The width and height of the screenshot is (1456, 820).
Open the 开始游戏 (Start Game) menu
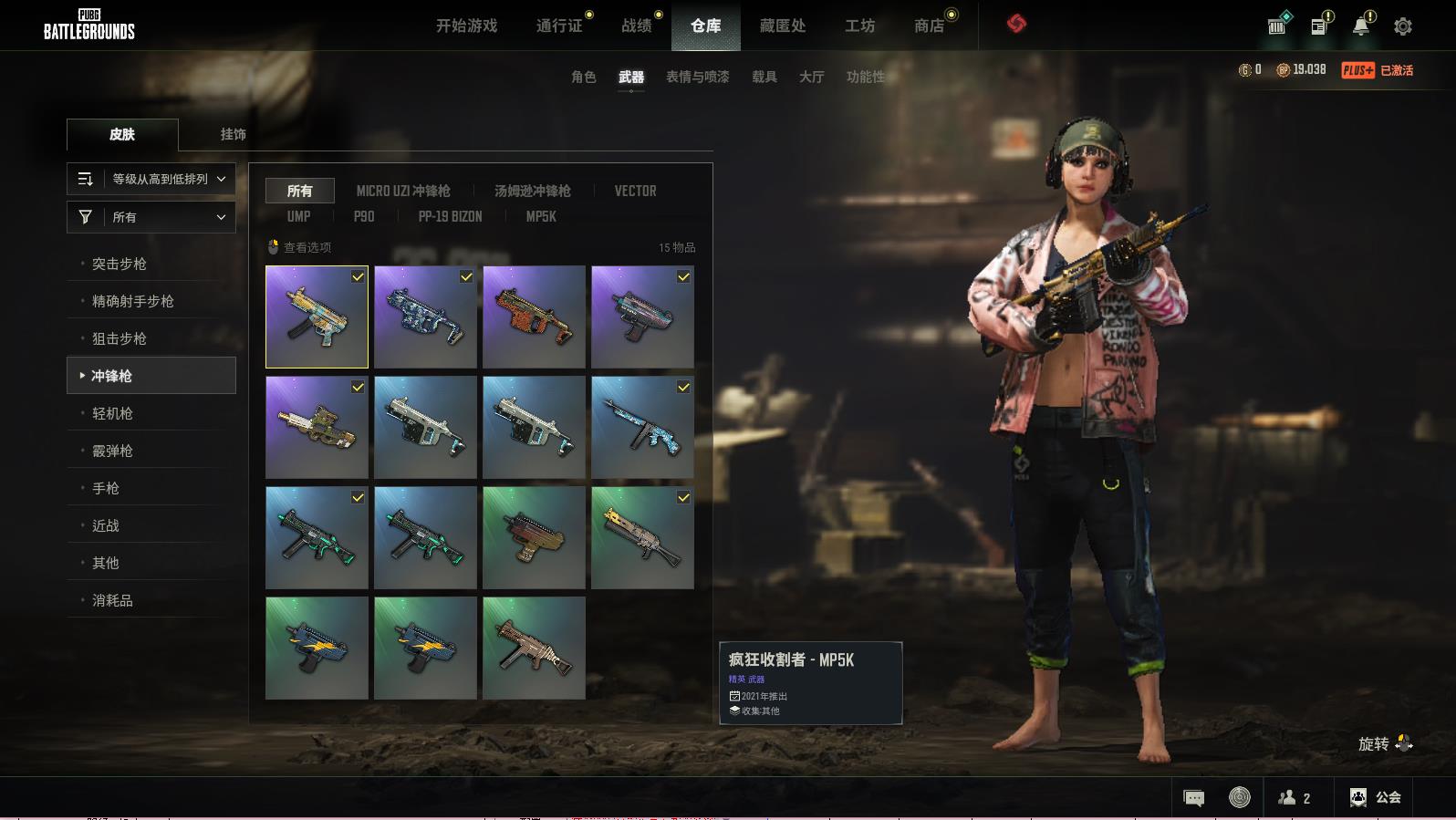[466, 26]
